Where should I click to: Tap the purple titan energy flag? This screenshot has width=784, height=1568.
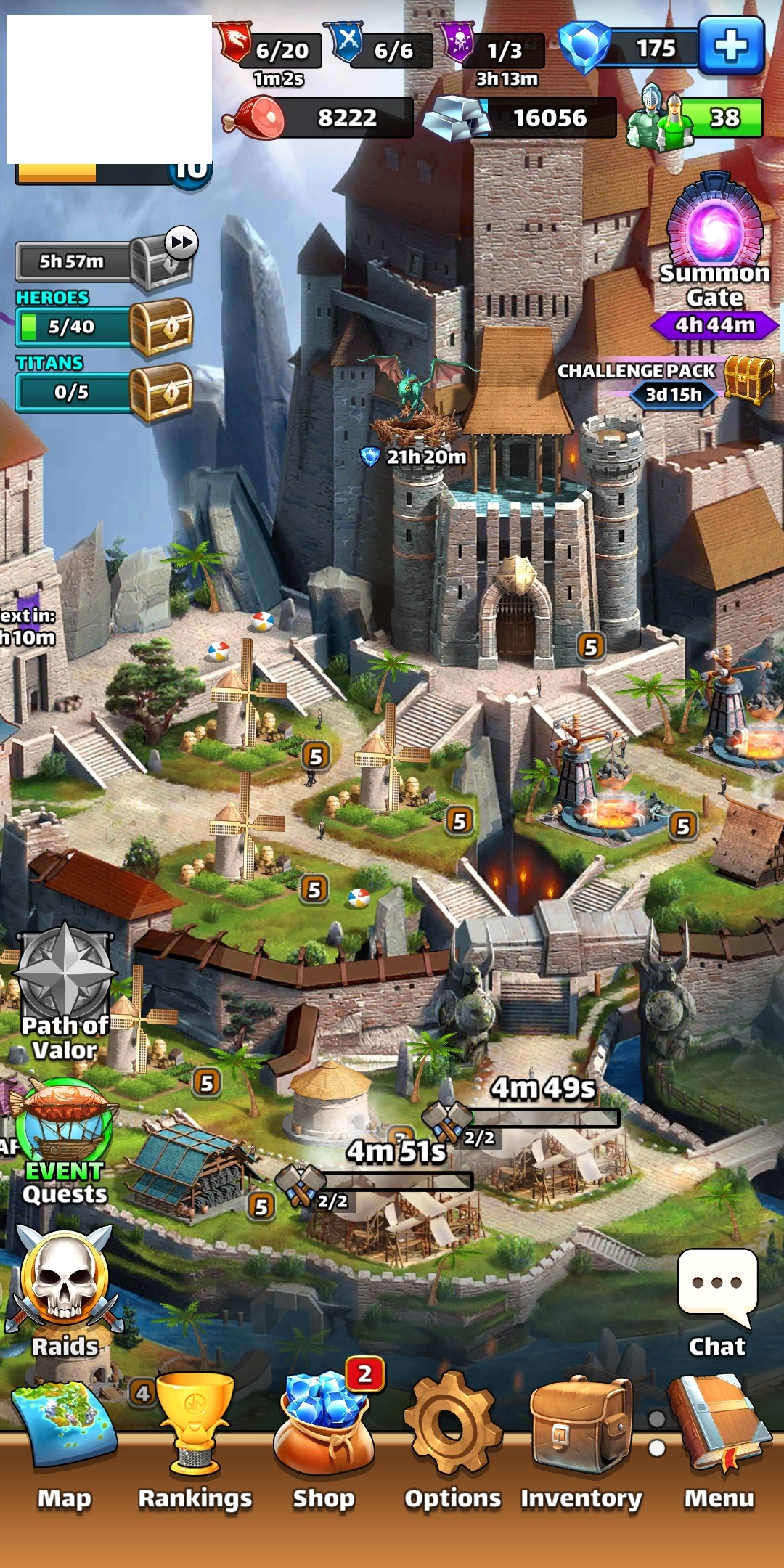pyautogui.click(x=458, y=42)
